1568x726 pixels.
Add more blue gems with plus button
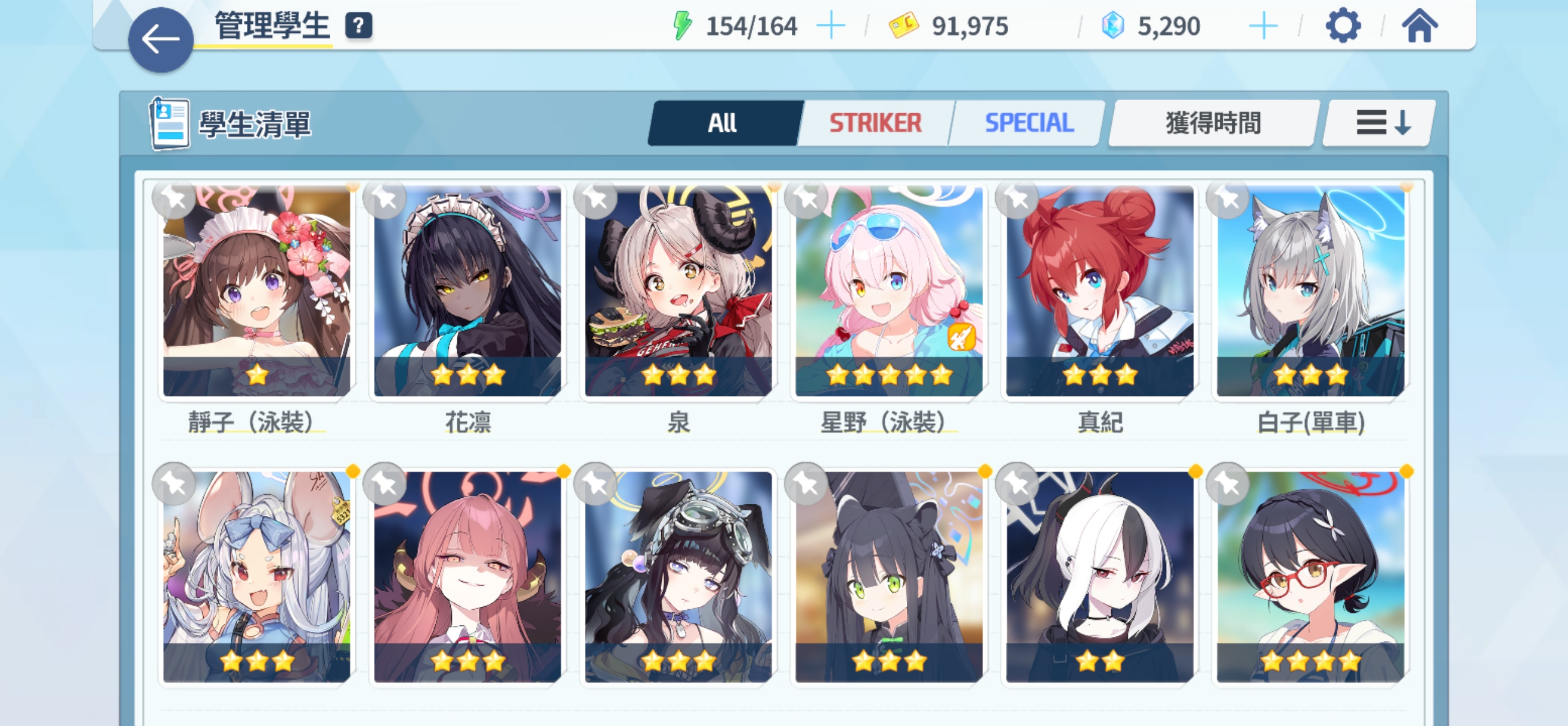click(1262, 26)
